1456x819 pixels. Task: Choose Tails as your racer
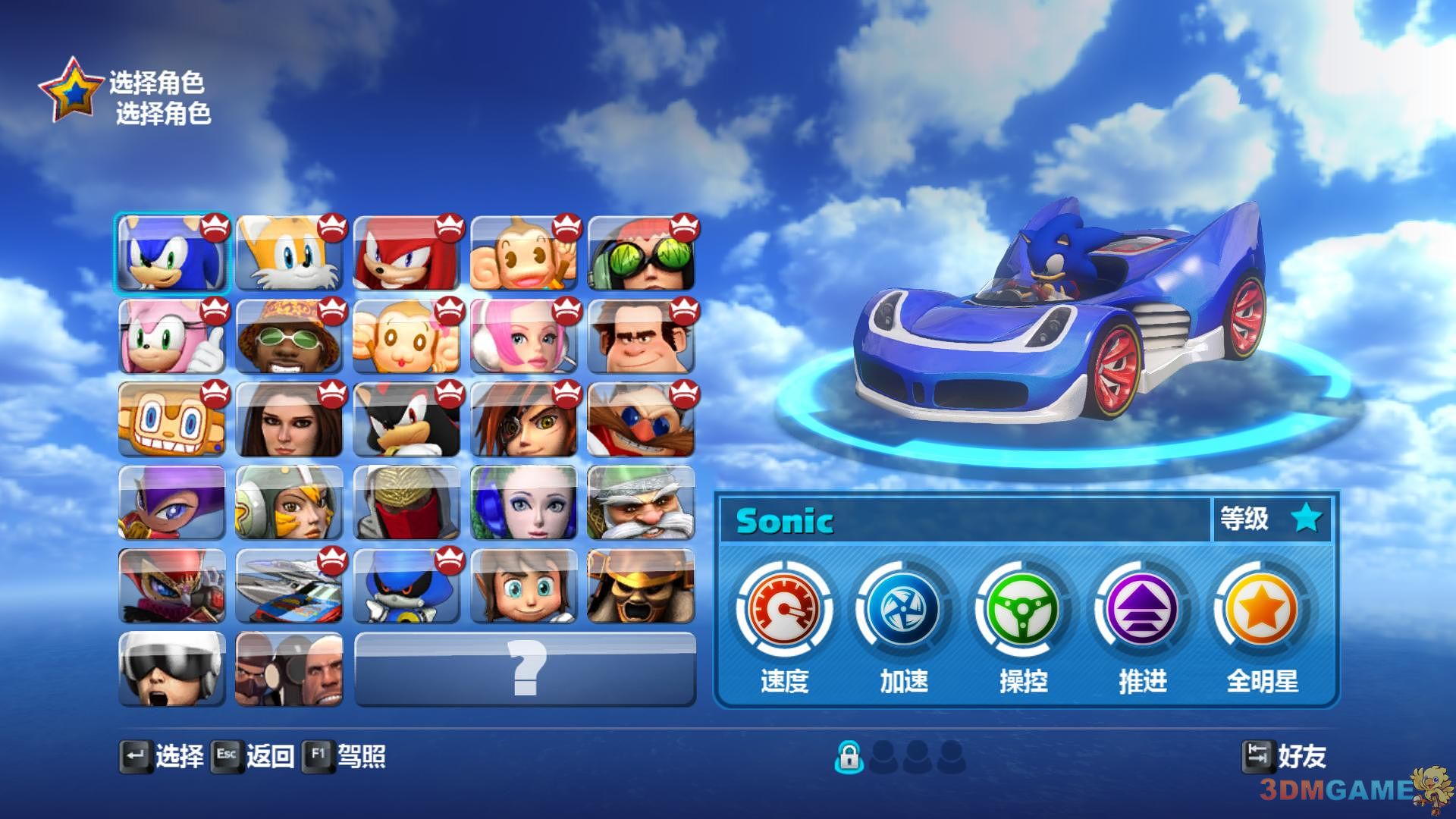coord(289,253)
